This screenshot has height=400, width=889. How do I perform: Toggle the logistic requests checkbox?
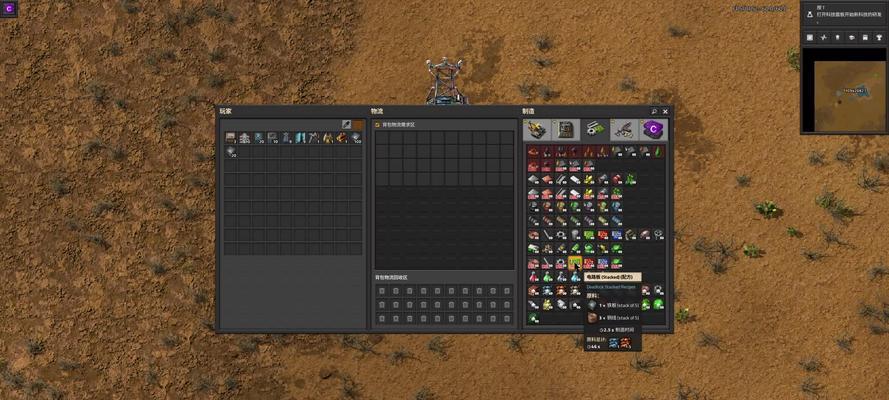tap(377, 125)
